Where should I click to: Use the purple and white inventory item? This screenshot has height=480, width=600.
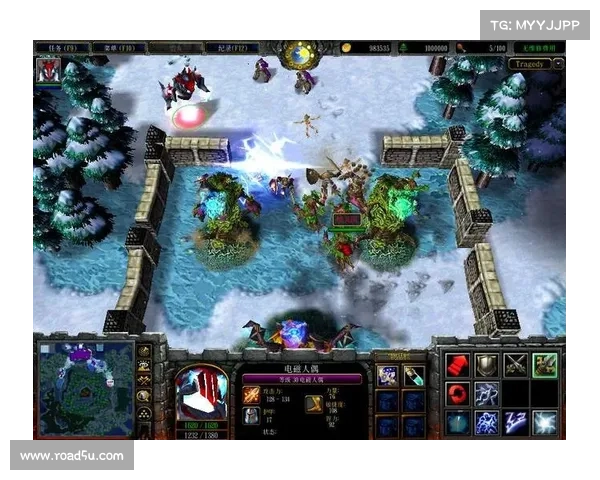pos(388,376)
